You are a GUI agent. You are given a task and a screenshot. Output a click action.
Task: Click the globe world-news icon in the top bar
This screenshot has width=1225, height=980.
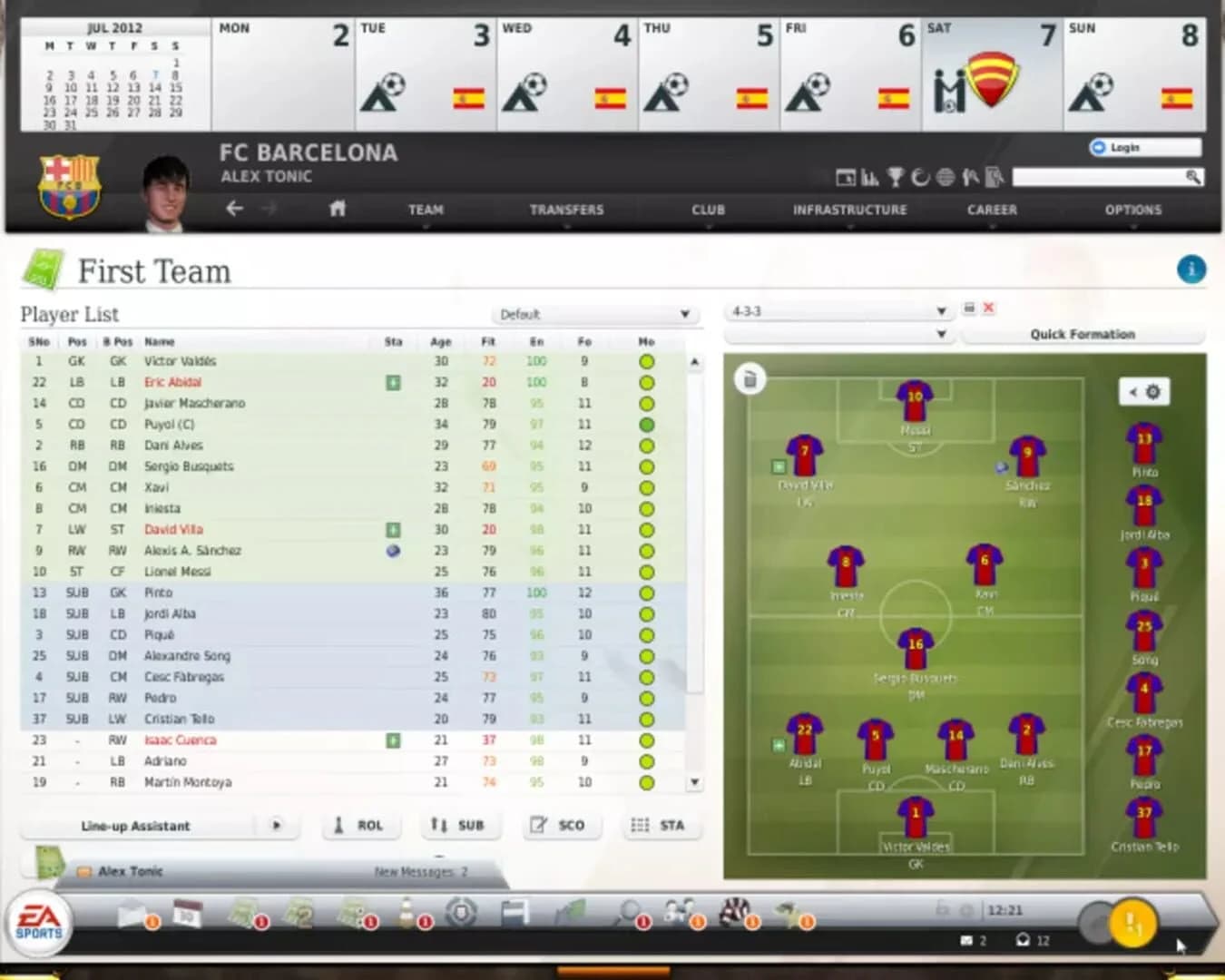(944, 179)
